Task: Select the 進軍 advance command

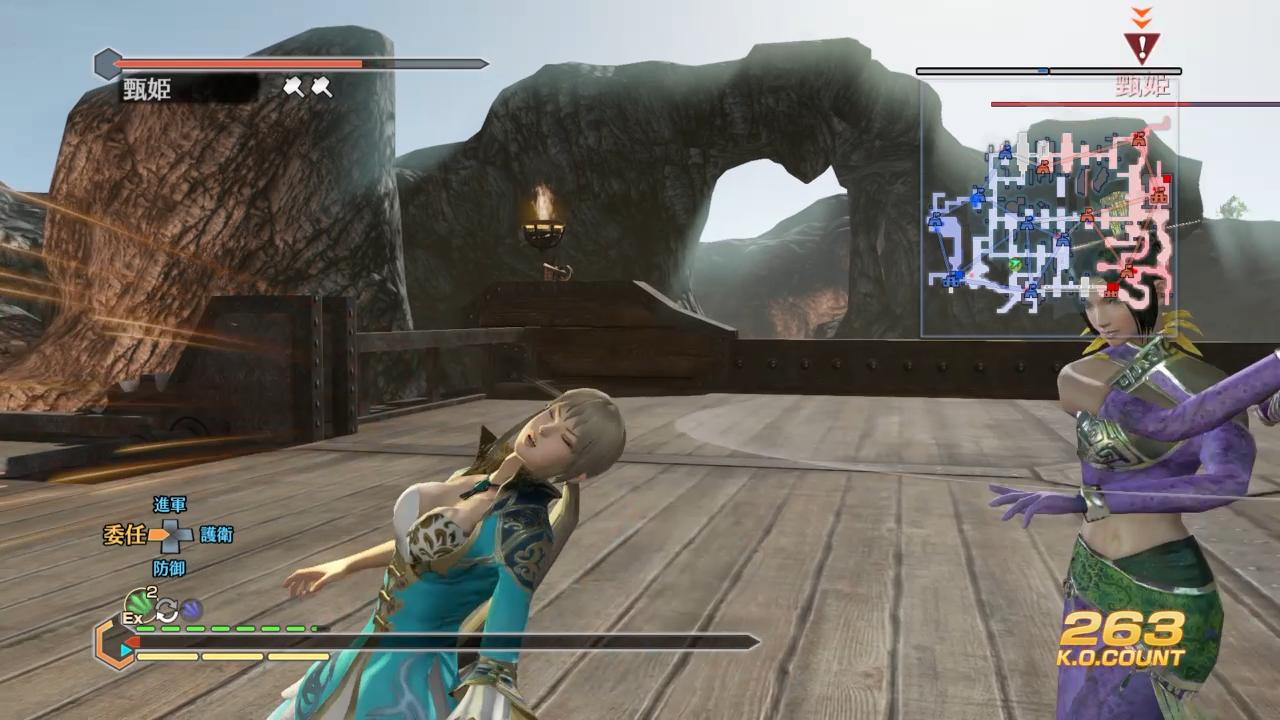Action: click(169, 505)
